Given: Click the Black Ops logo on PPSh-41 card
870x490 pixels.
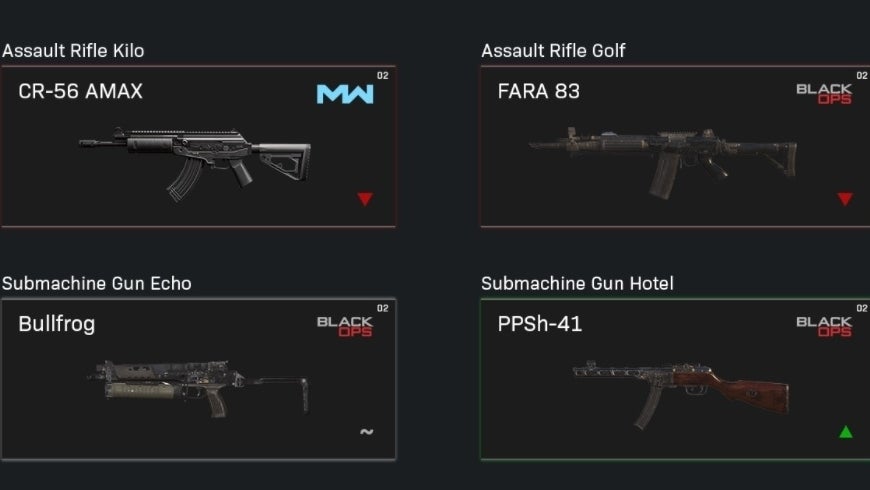Looking at the screenshot, I should click(x=824, y=326).
